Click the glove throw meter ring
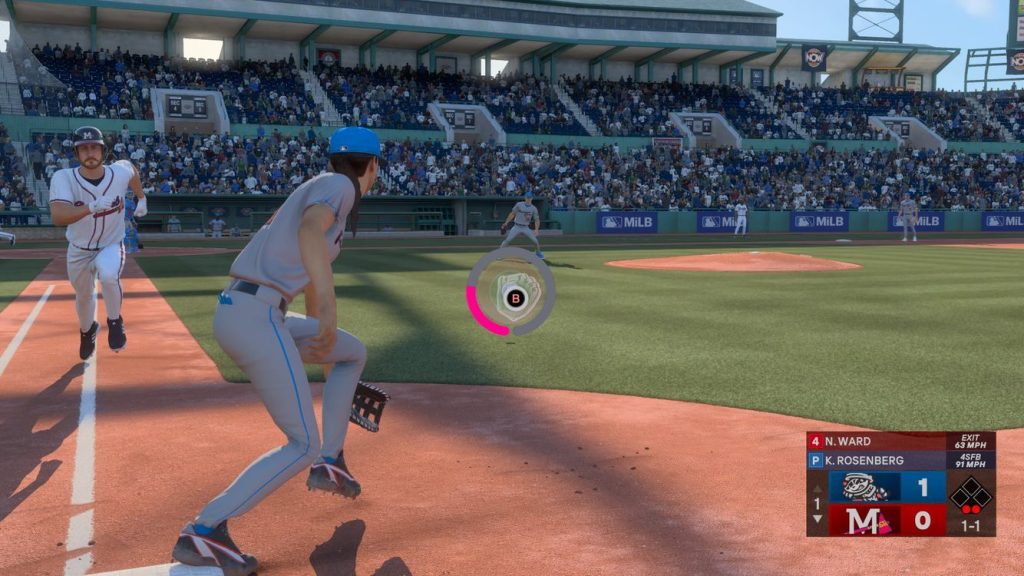Screen dimensions: 1024x576 pyautogui.click(x=511, y=292)
